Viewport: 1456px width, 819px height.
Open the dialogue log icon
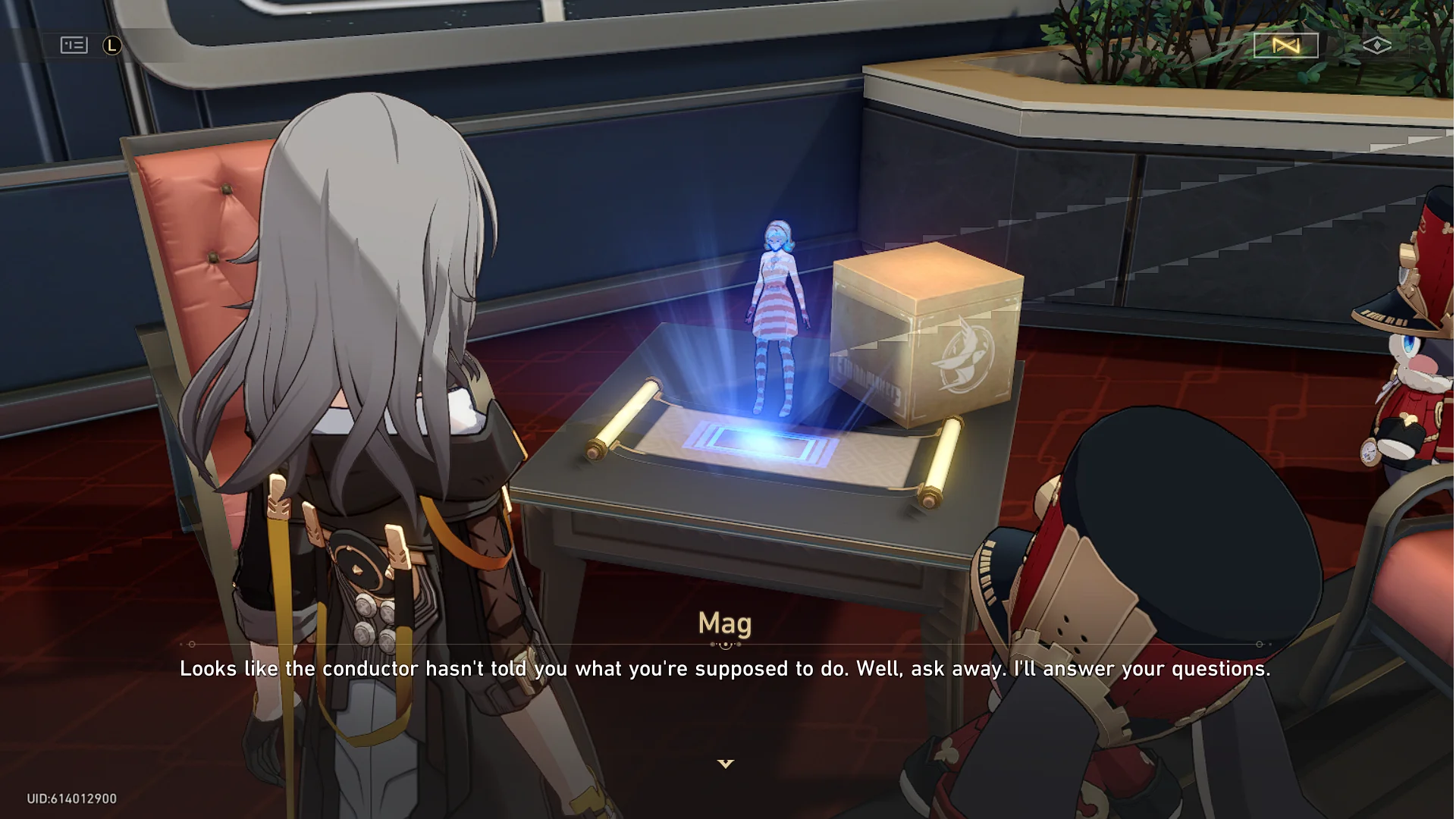point(74,45)
